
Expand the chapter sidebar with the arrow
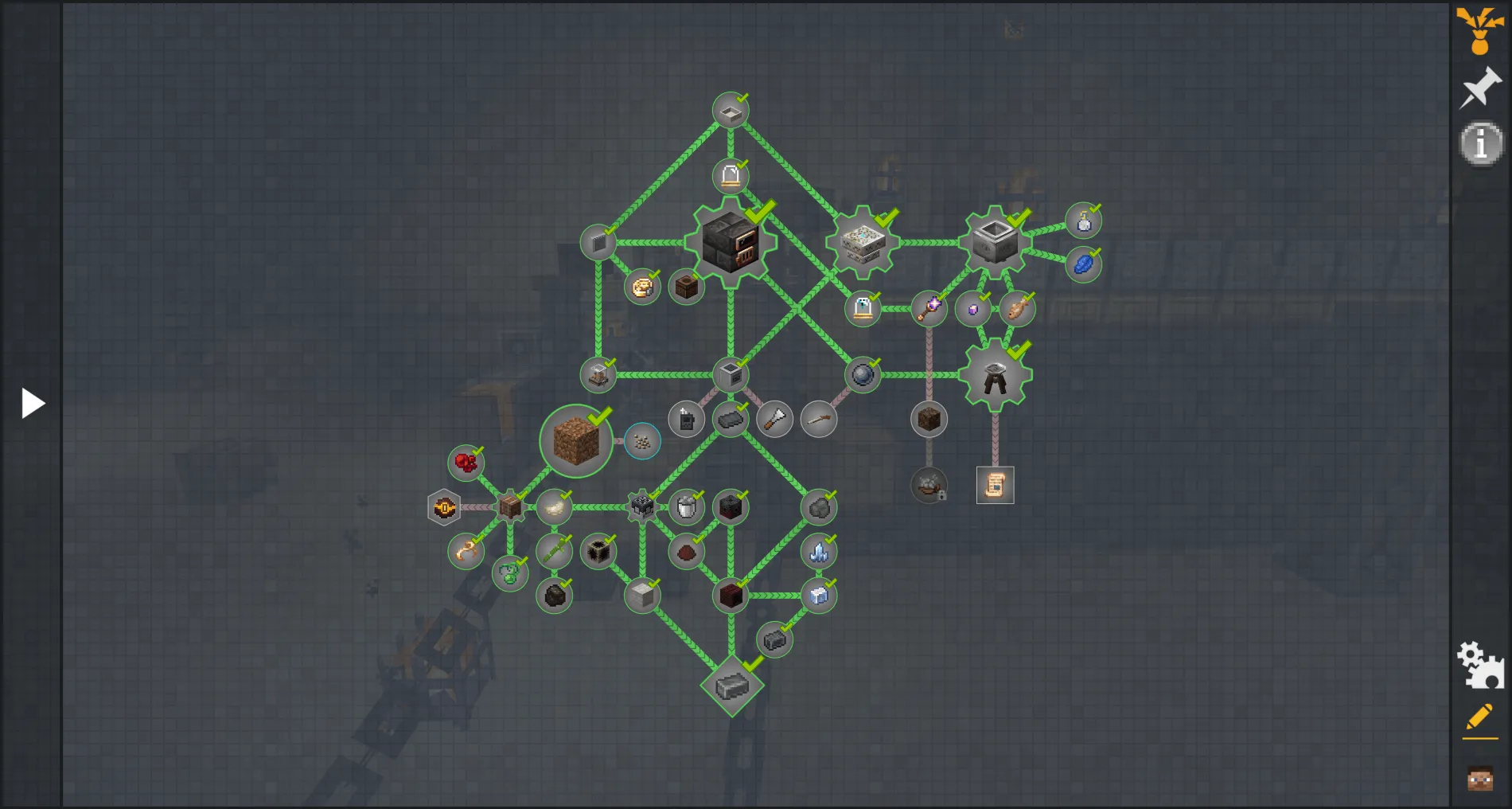pos(32,403)
